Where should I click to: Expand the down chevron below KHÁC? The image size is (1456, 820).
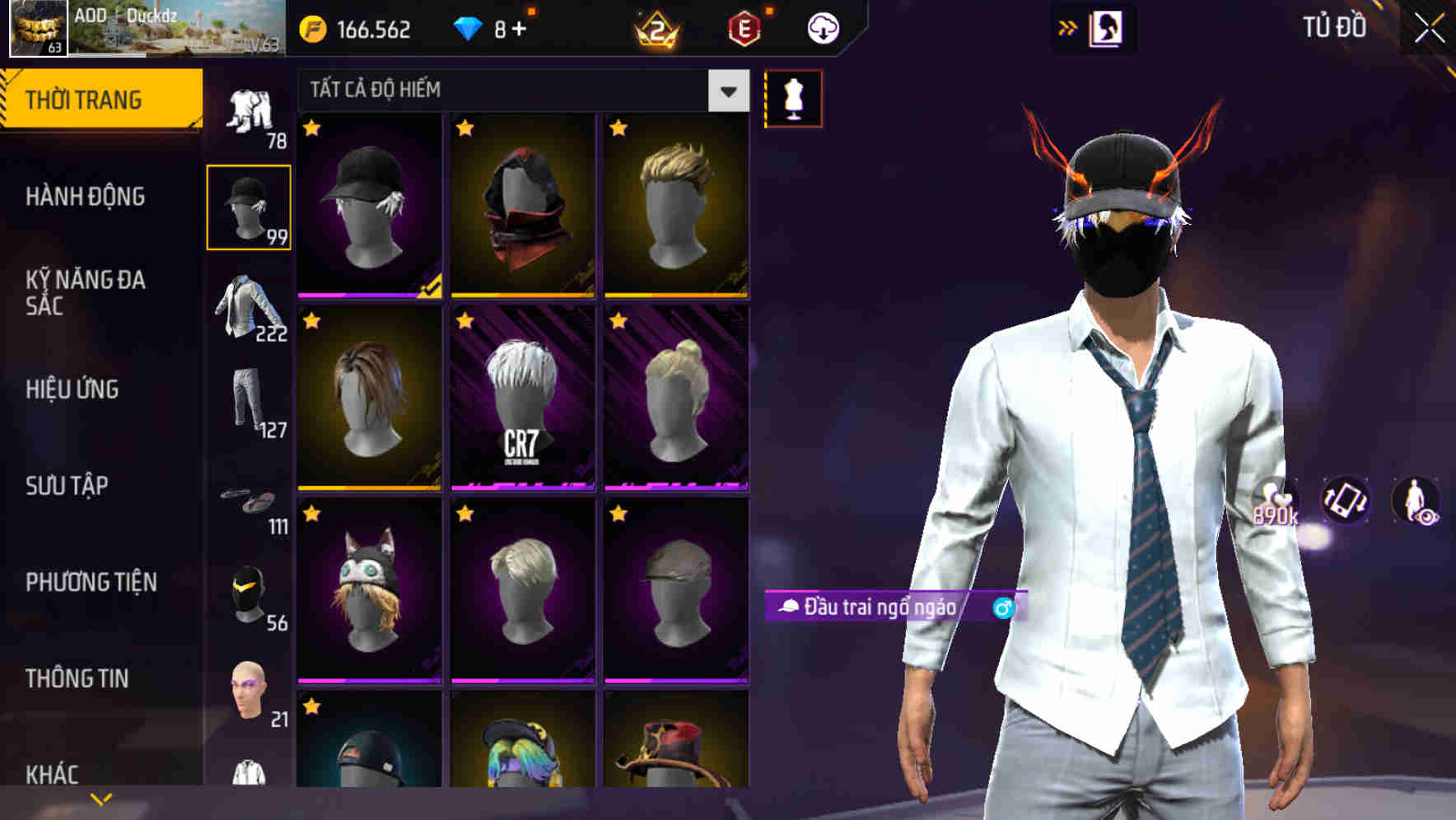pyautogui.click(x=101, y=797)
